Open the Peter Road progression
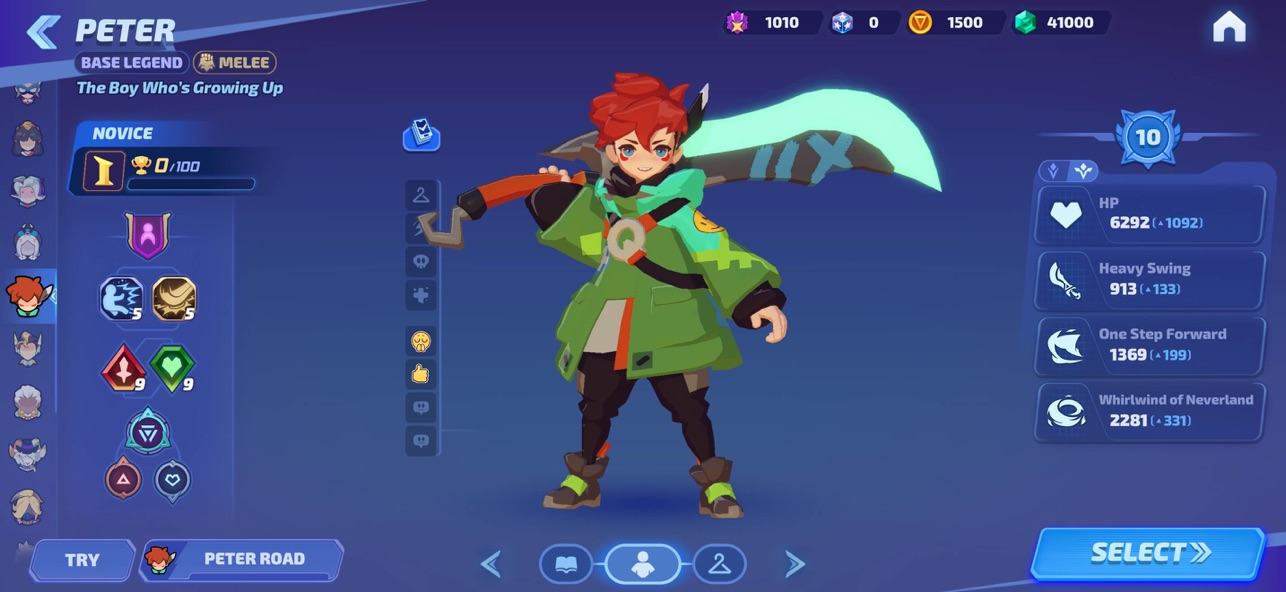 point(242,560)
